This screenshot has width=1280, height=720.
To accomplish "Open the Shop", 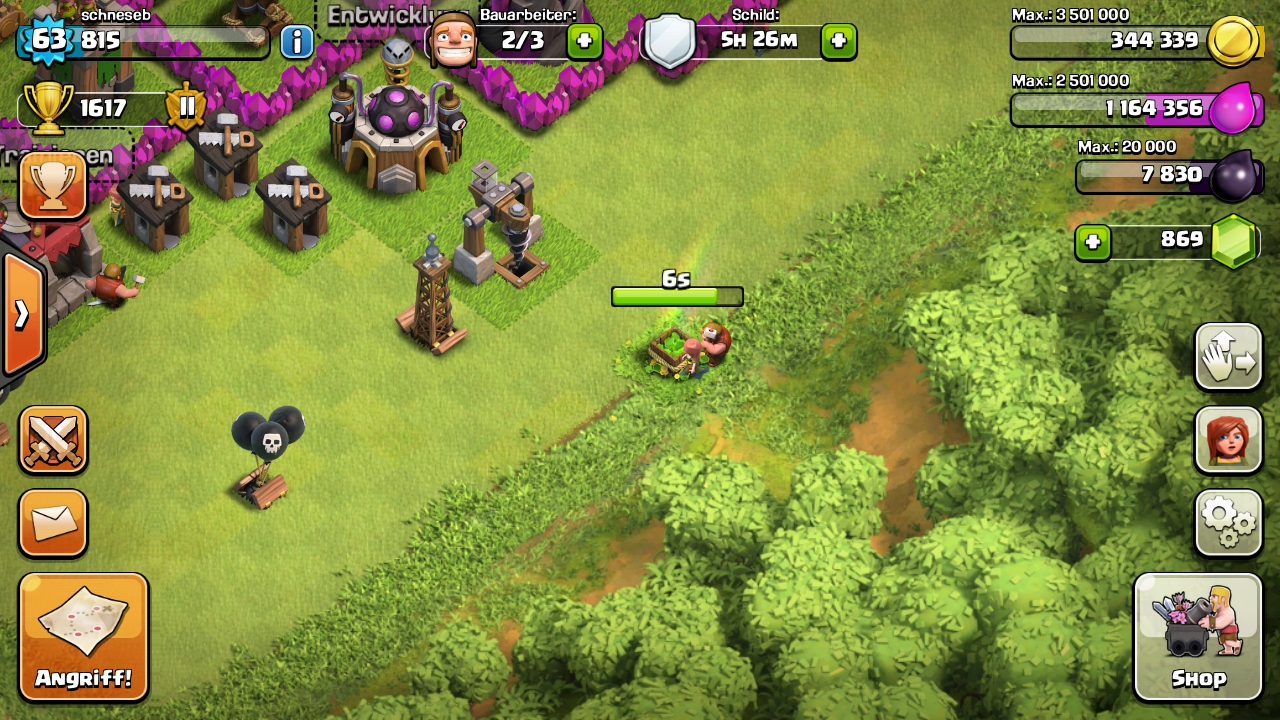I will 1197,637.
